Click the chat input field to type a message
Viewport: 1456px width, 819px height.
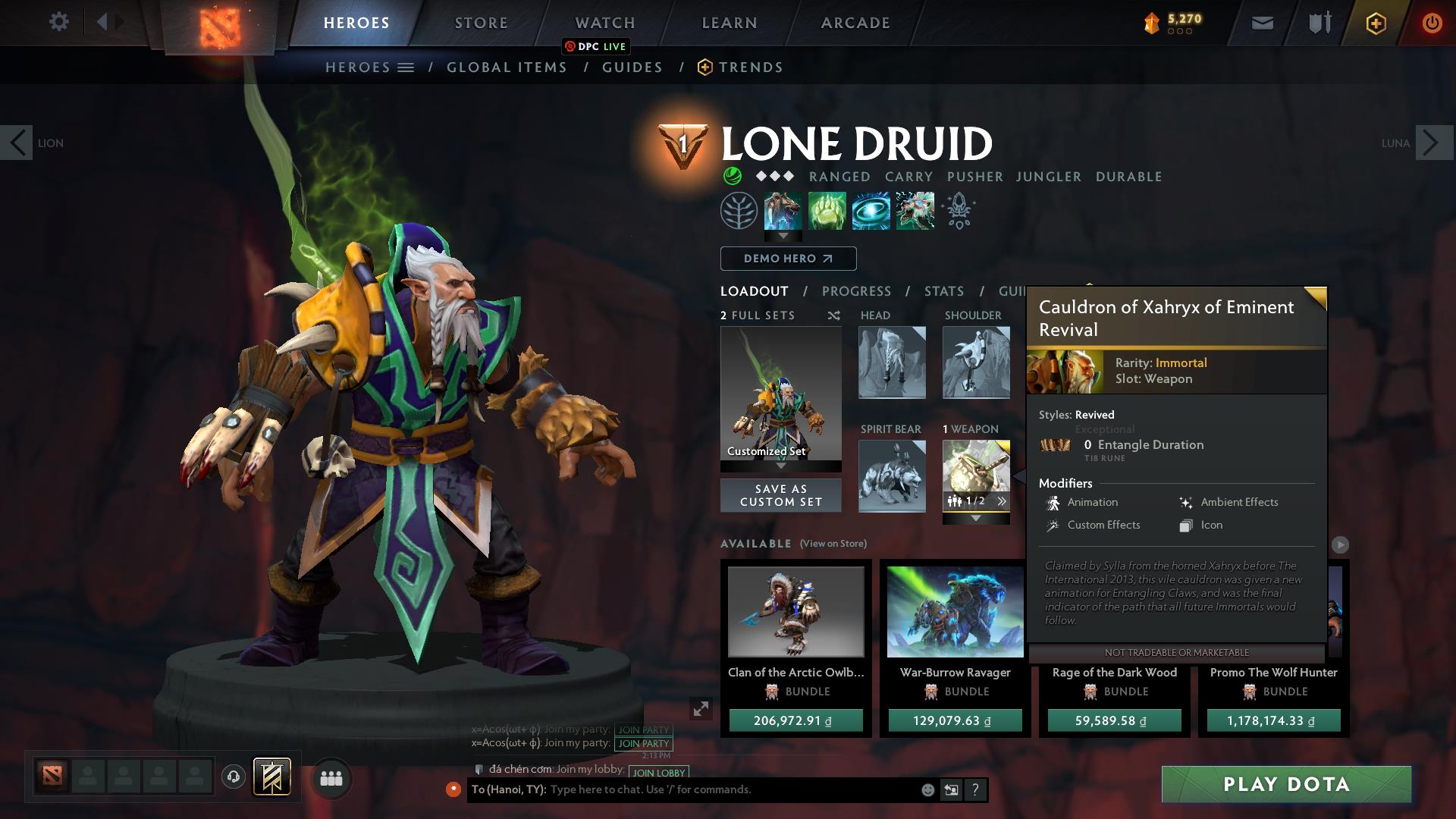[720, 789]
